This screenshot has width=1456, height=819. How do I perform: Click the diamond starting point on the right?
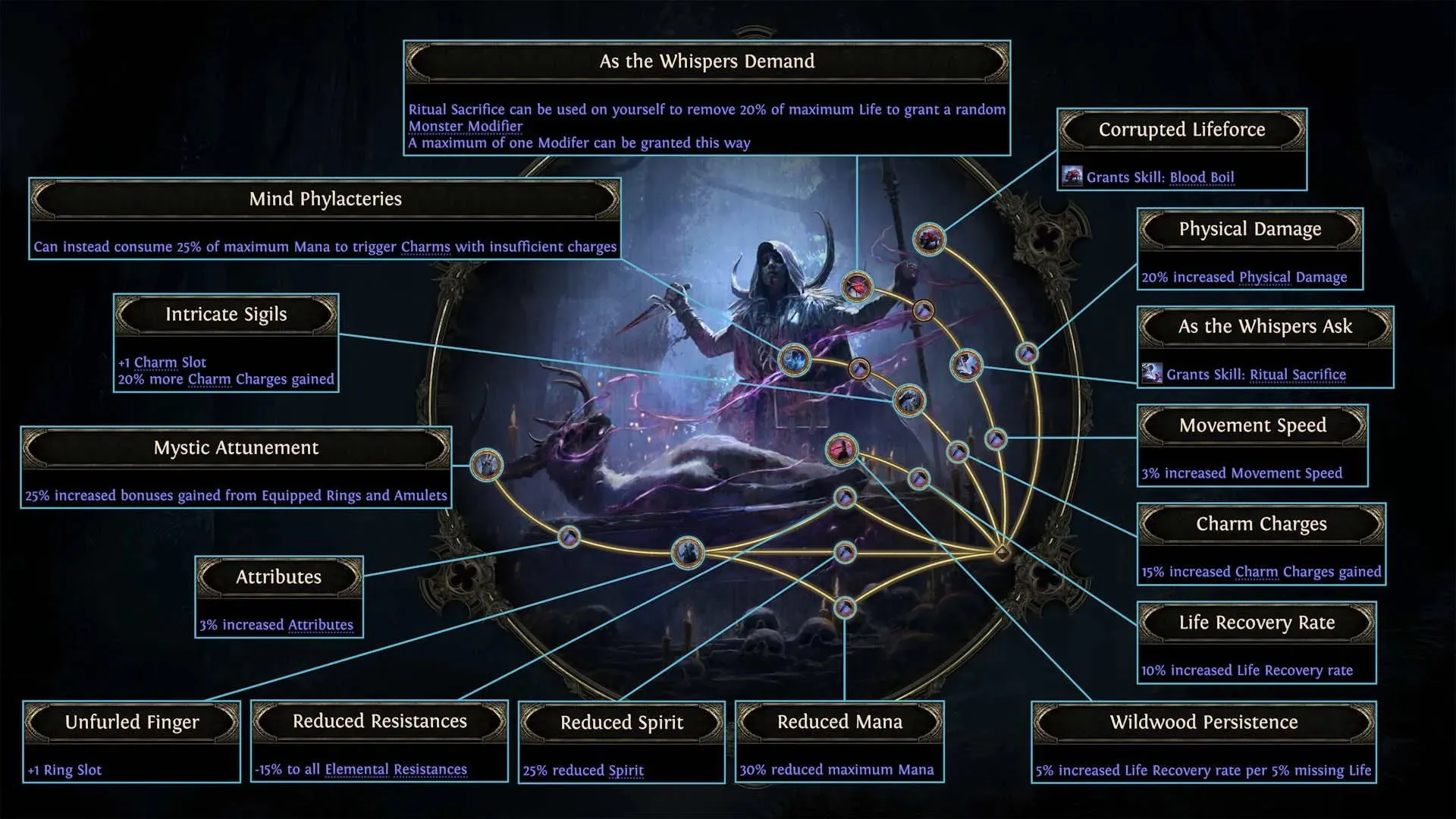pos(1002,553)
